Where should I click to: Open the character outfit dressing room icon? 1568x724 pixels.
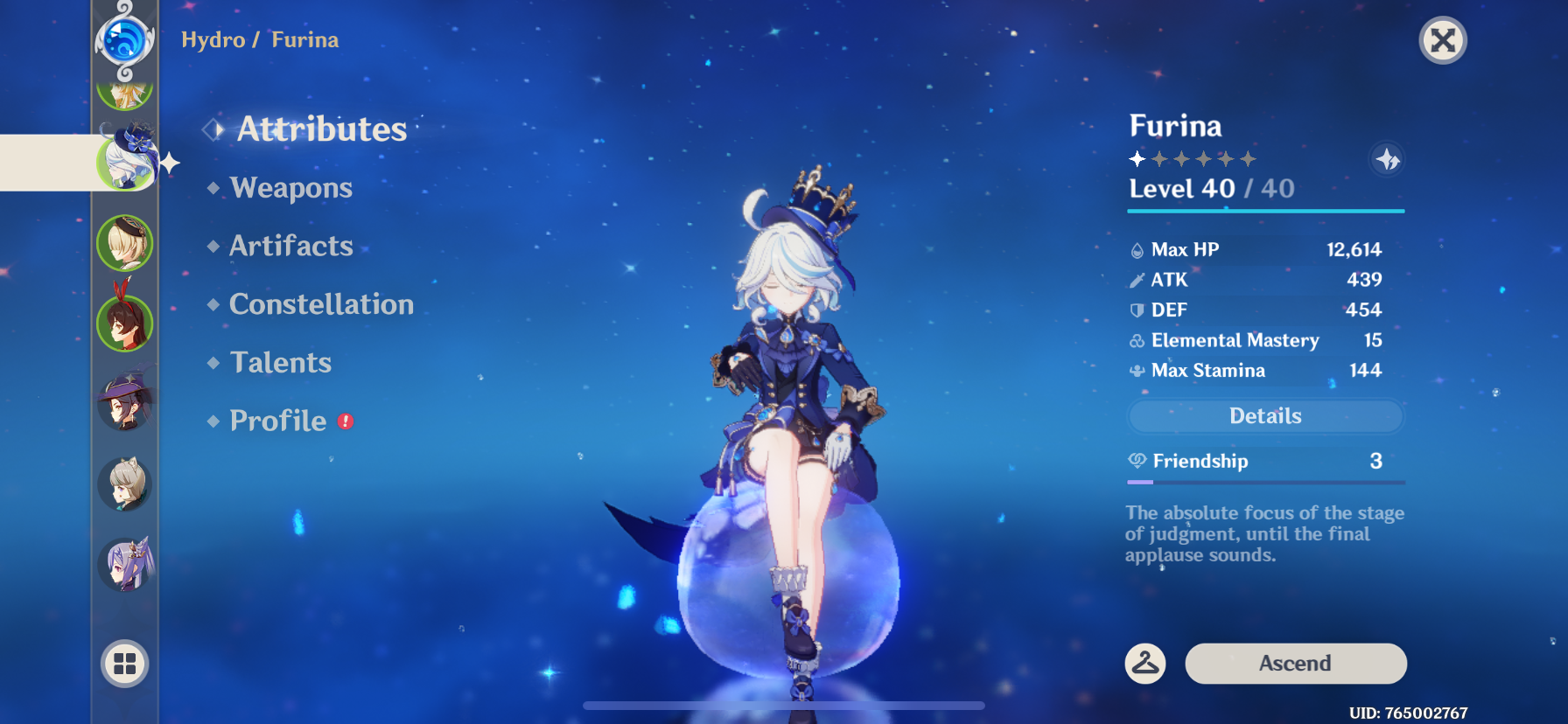1146,663
